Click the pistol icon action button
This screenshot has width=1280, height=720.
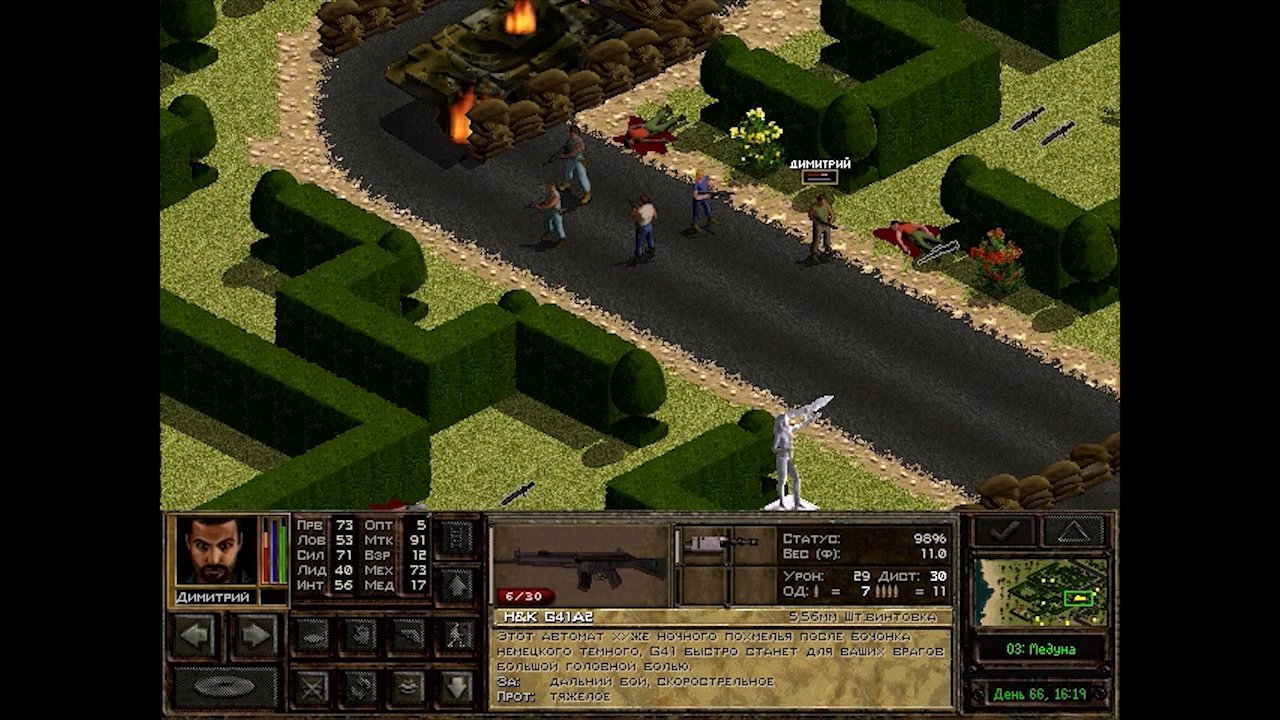[410, 636]
